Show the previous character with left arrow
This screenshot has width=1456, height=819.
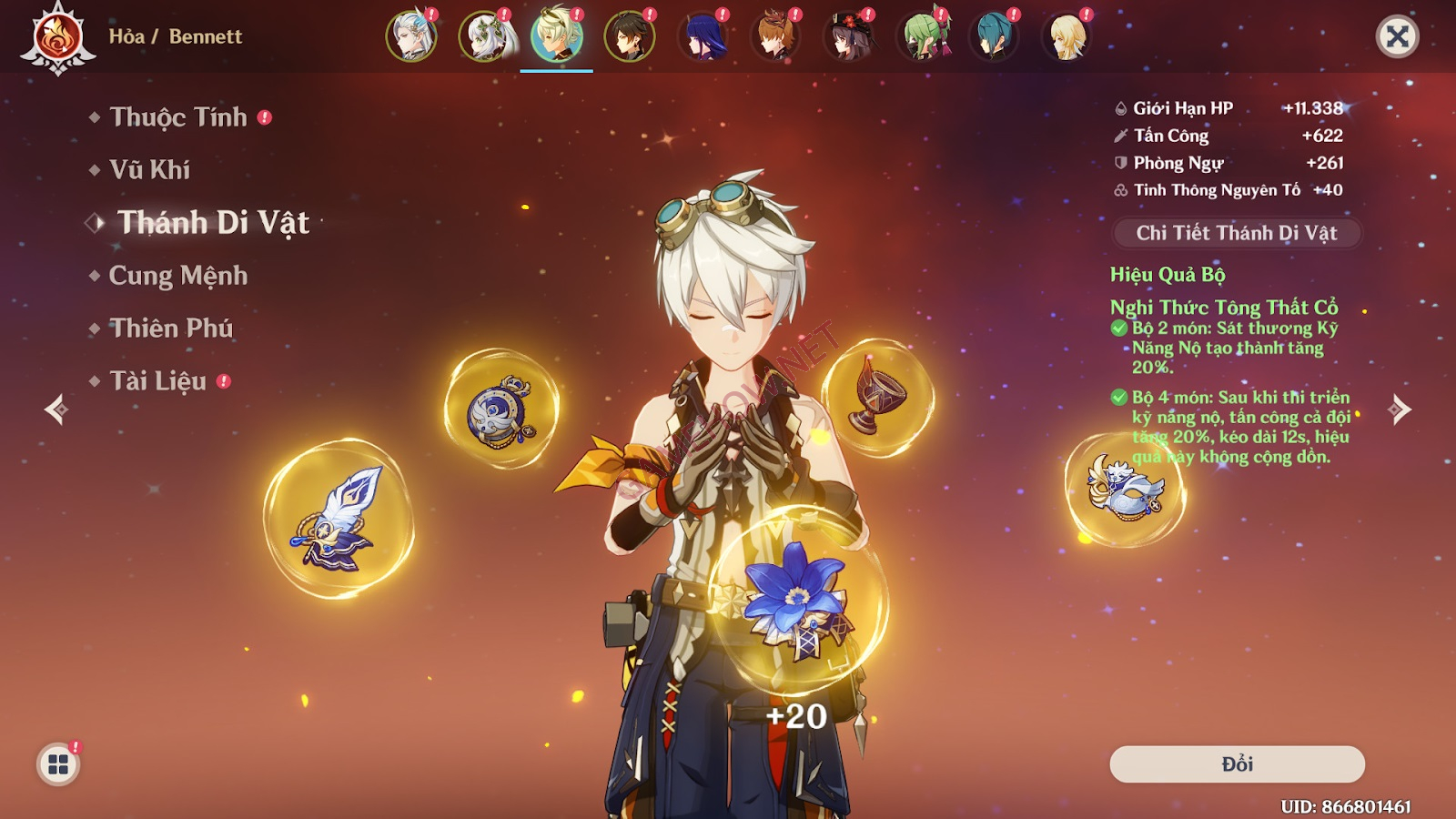(x=56, y=409)
